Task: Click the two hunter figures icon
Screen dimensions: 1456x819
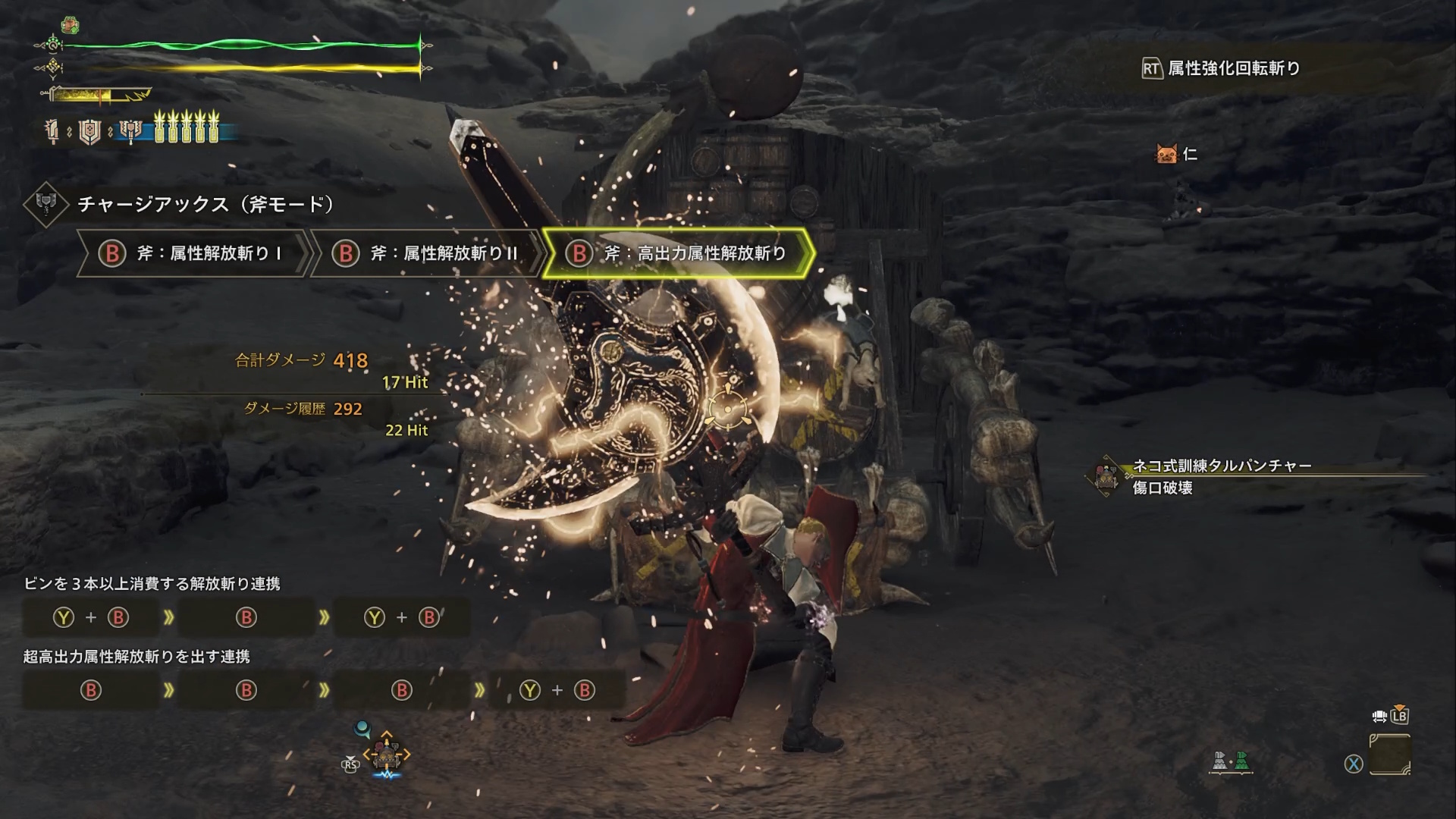Action: coord(1230,761)
